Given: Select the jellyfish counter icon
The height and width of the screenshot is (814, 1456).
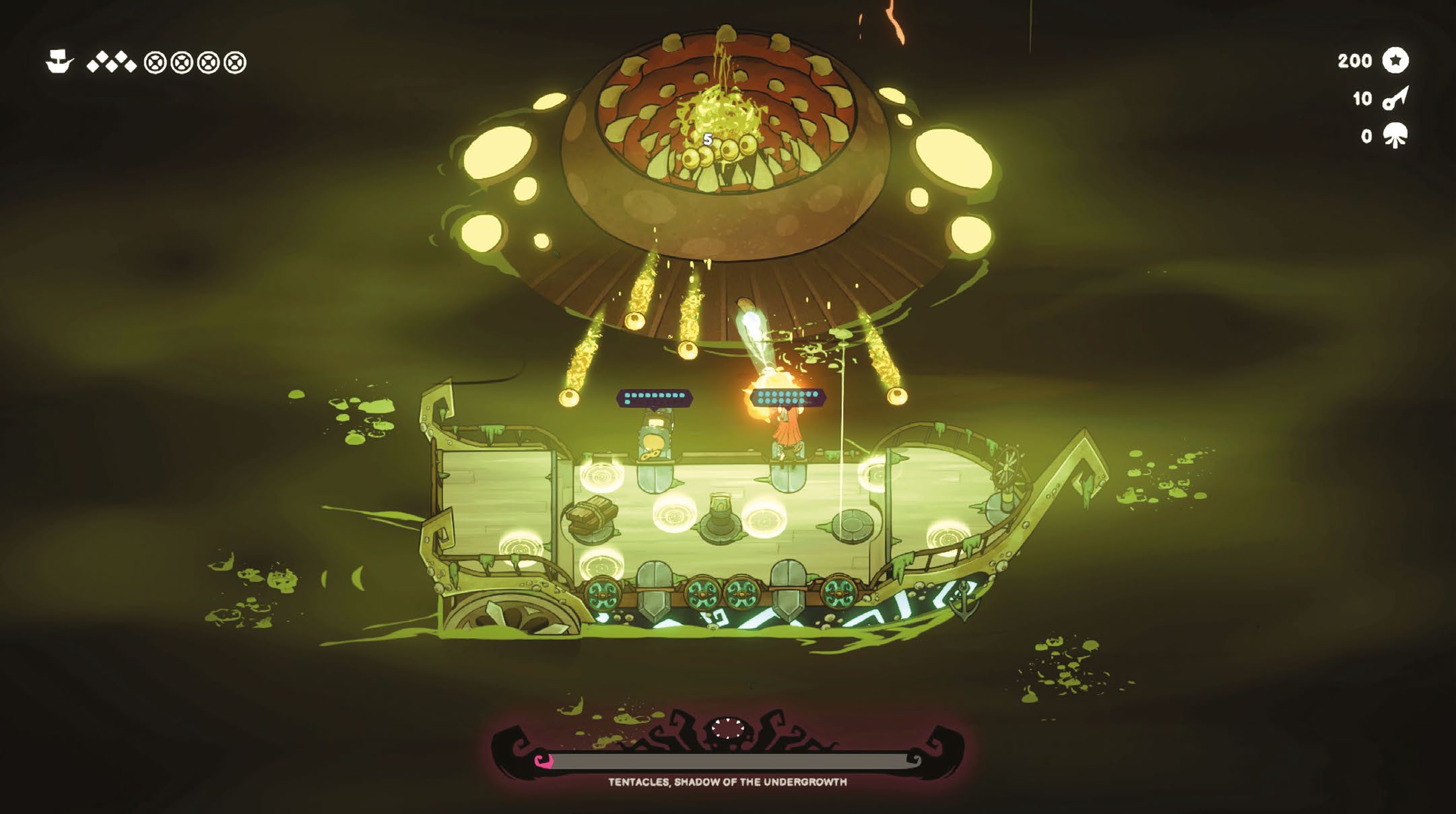Looking at the screenshot, I should tap(1395, 136).
